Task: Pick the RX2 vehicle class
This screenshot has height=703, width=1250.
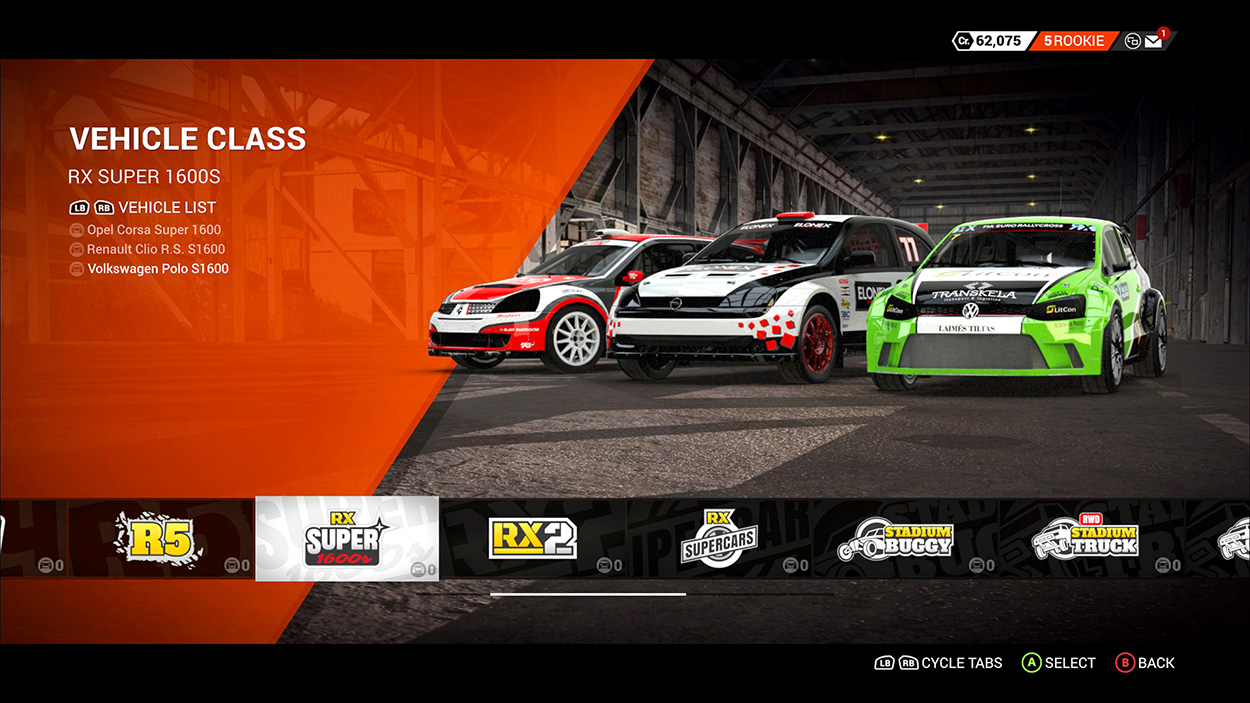Action: tap(533, 538)
